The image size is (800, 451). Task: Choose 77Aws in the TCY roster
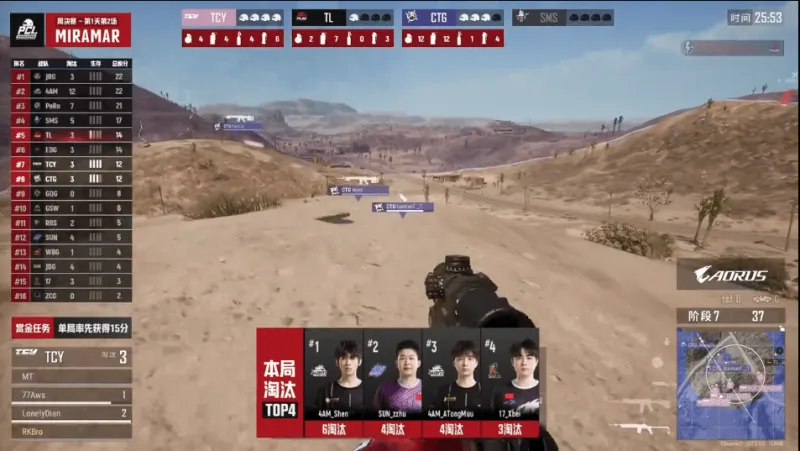[70, 395]
